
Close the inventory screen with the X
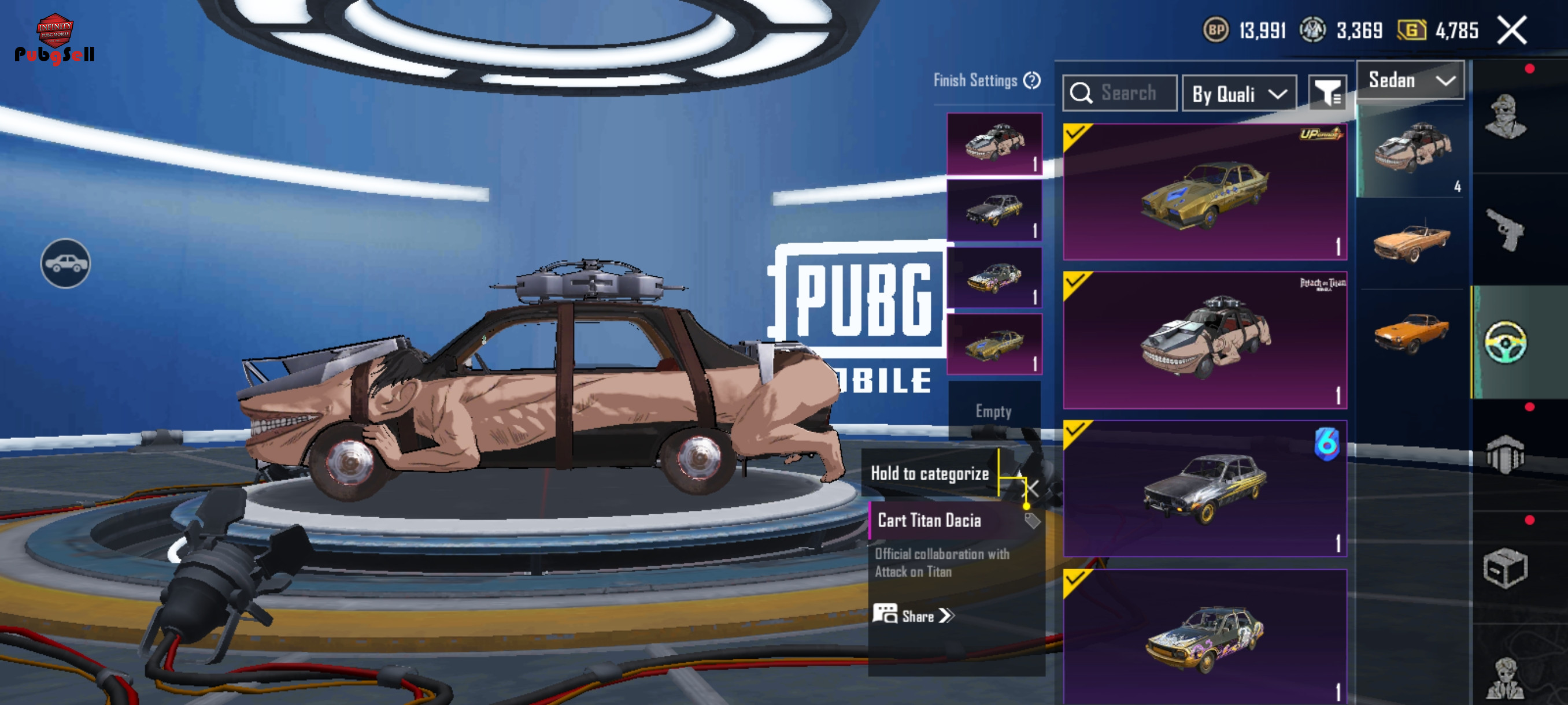tap(1512, 31)
